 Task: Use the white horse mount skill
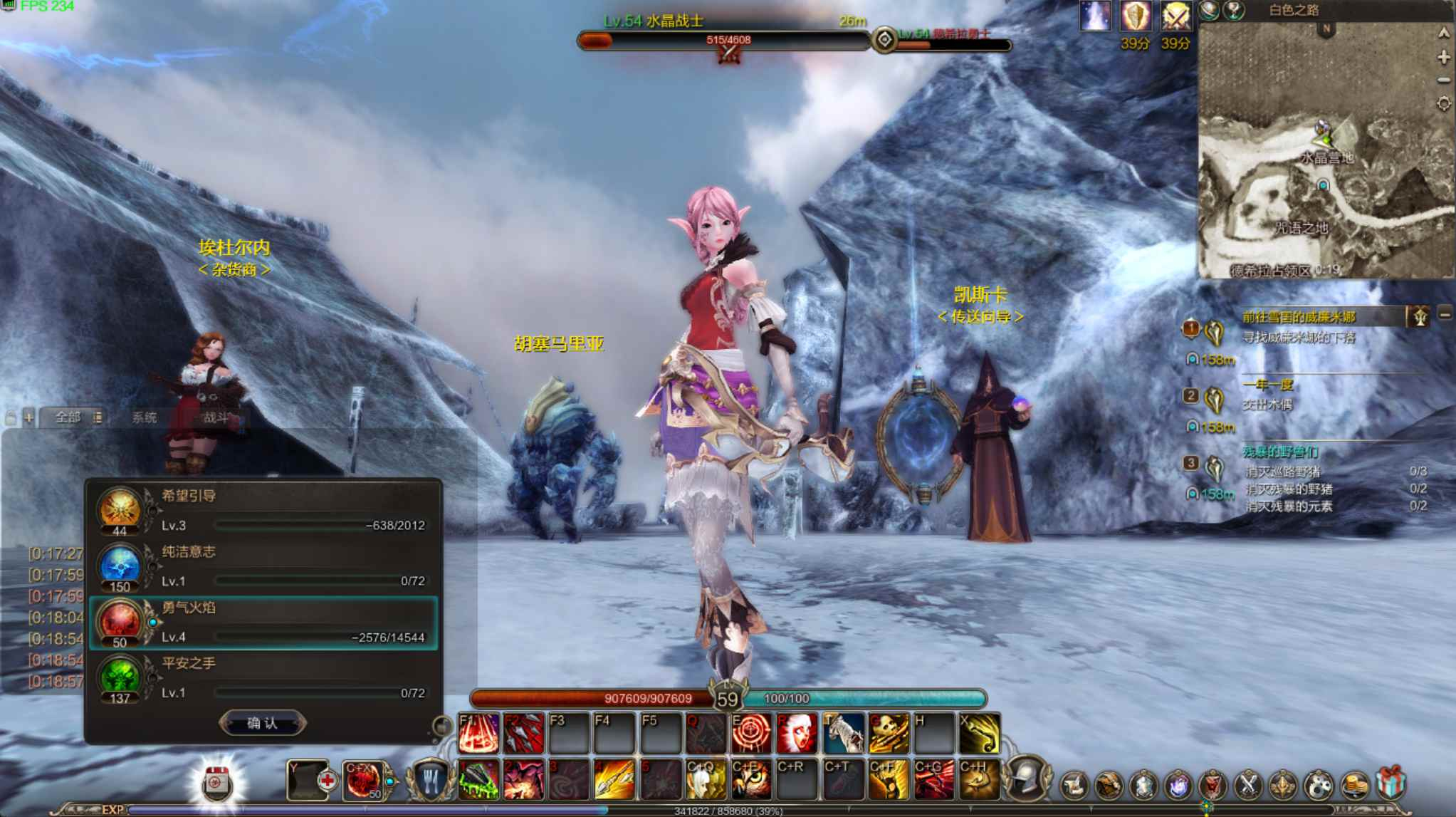coord(843,733)
